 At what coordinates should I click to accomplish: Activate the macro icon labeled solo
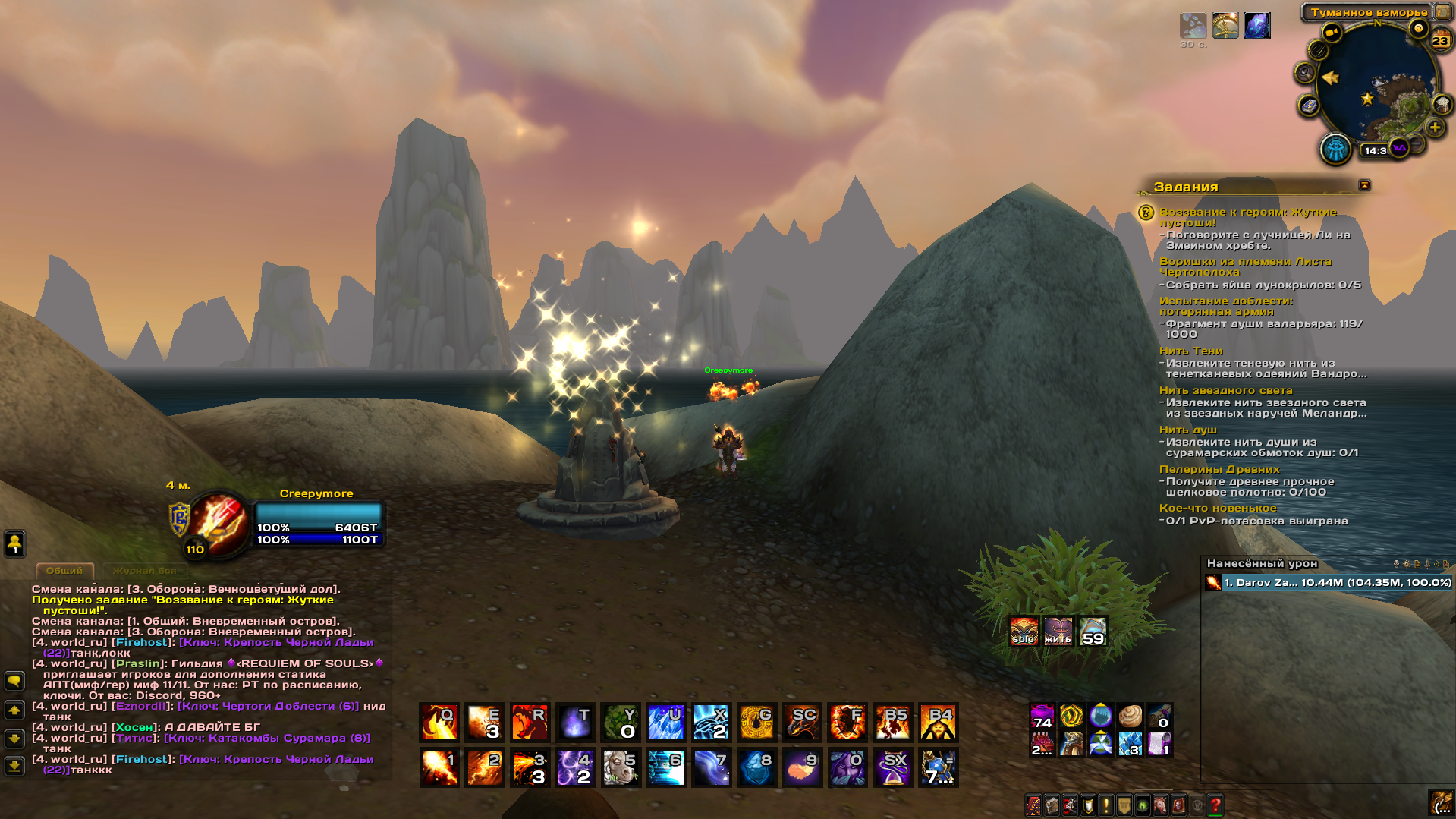(1024, 631)
